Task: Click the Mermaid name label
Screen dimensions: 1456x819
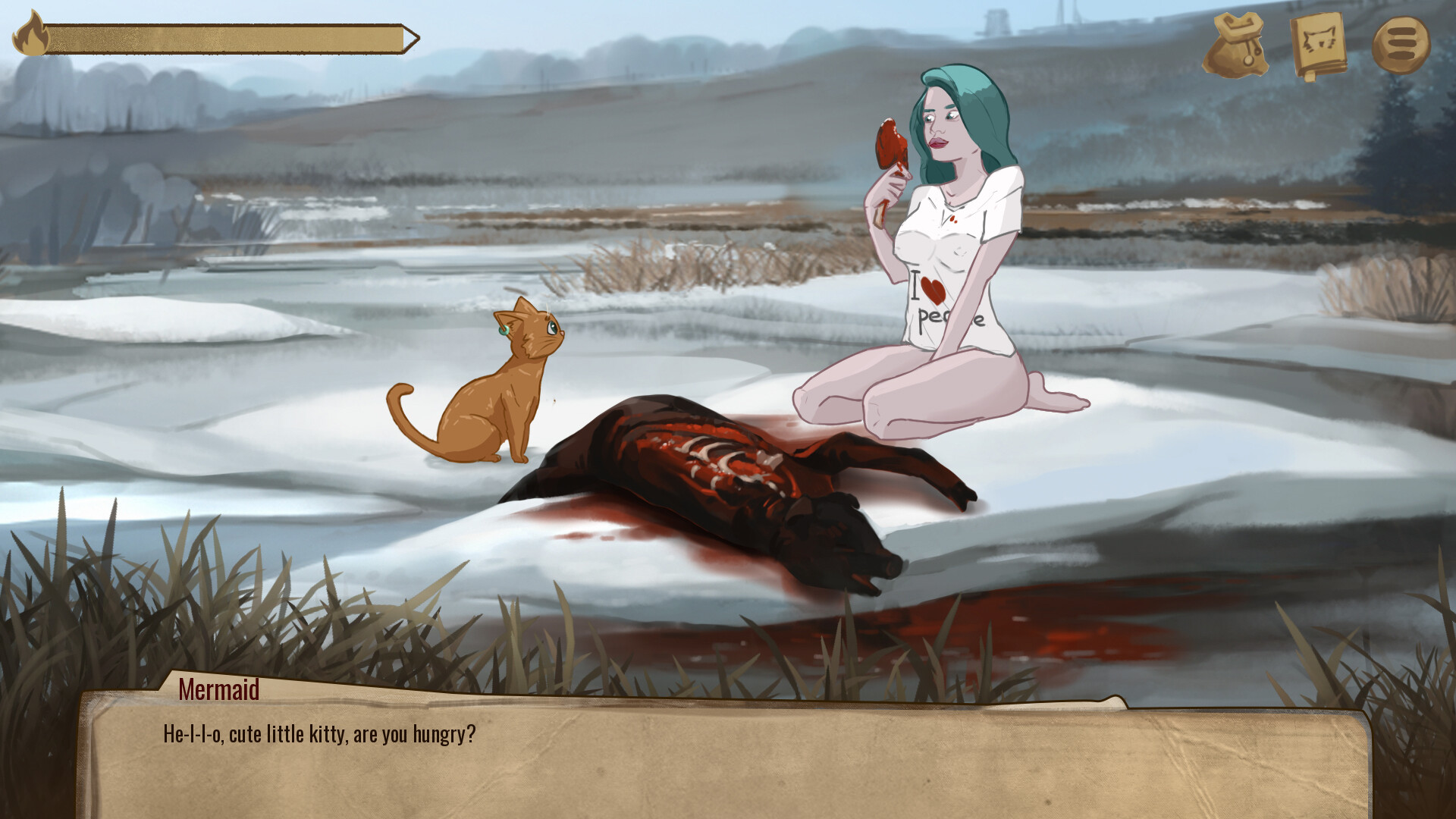Action: point(218,690)
